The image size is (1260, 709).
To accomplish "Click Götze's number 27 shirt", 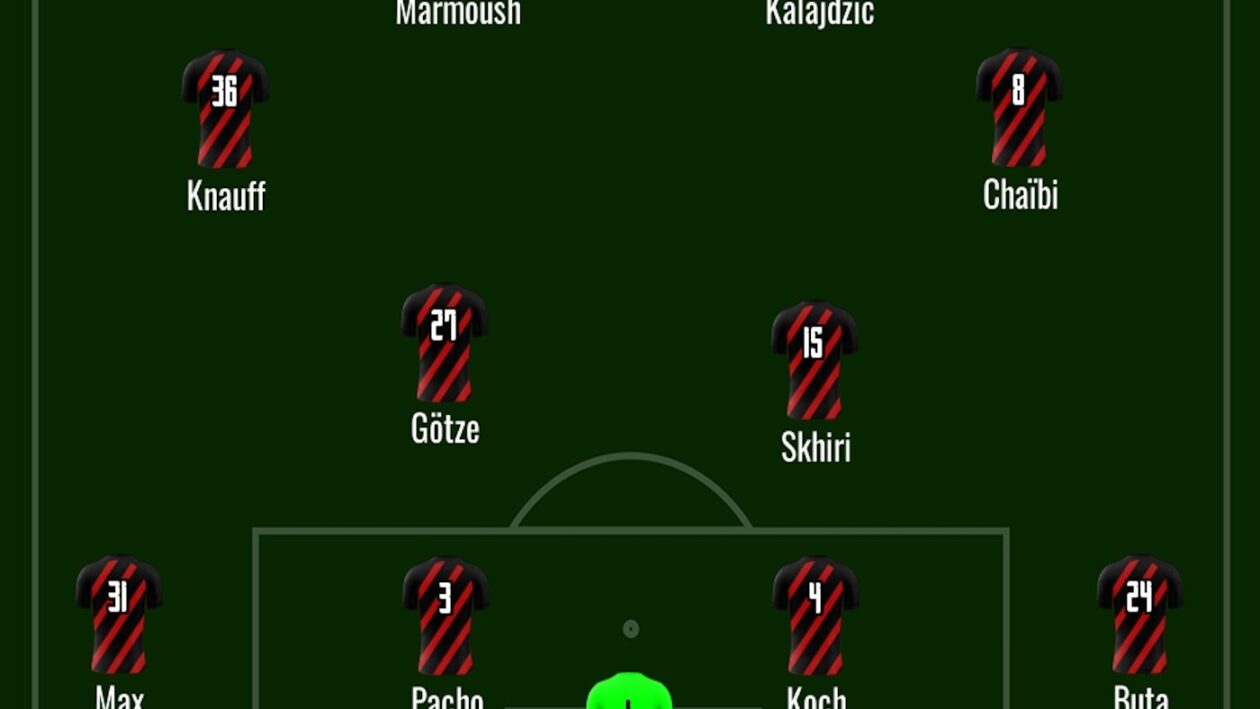I will point(445,342).
